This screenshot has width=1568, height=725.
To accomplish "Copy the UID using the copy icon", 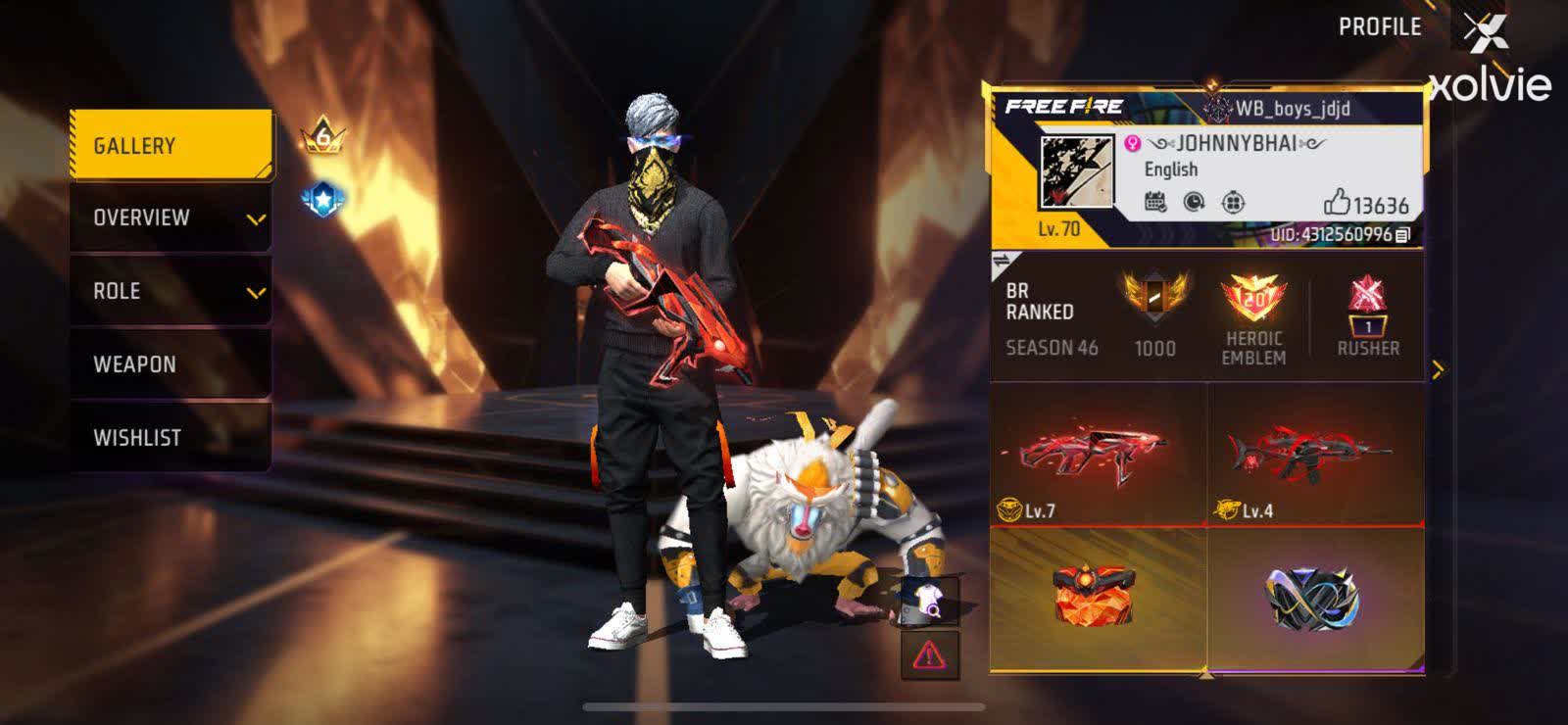I will 1404,235.
